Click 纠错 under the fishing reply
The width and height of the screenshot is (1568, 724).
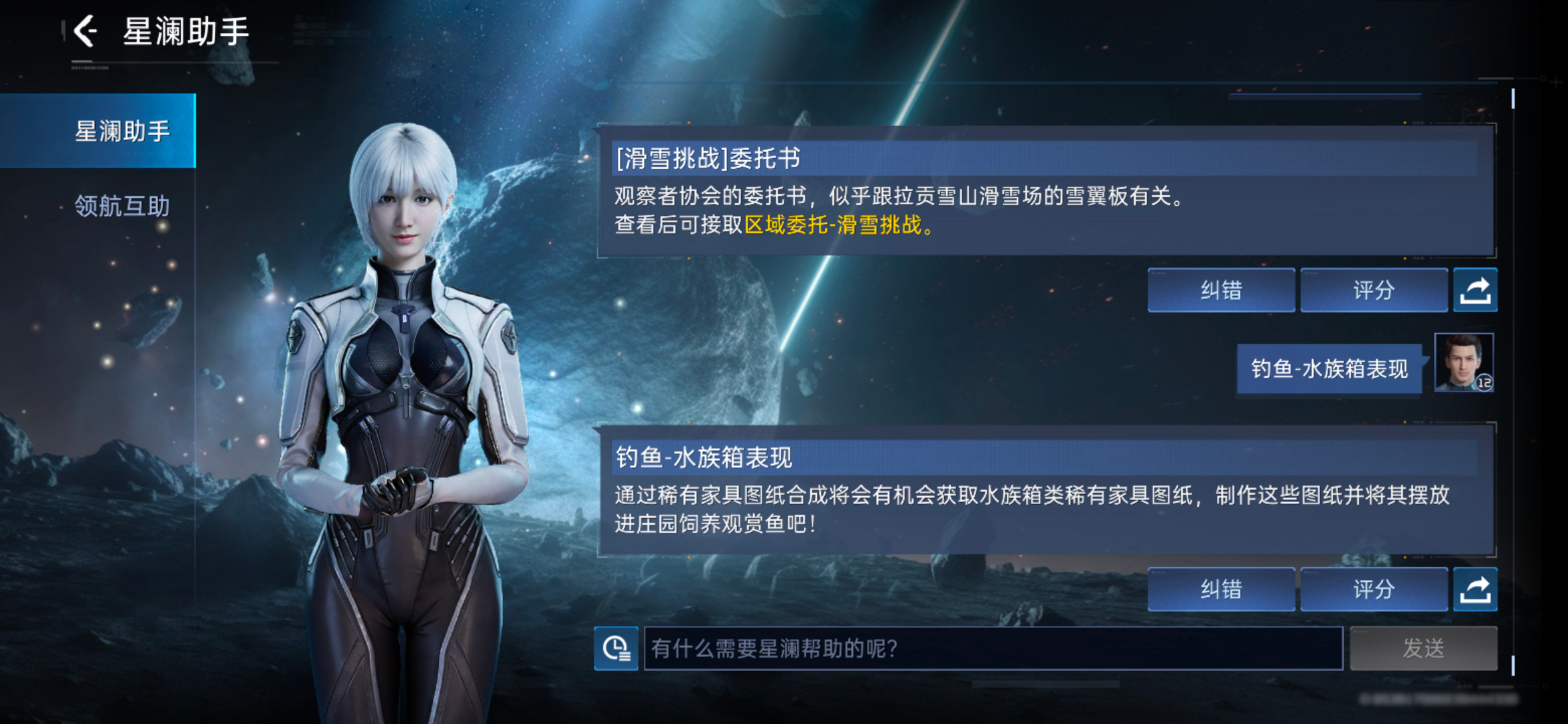(1220, 590)
